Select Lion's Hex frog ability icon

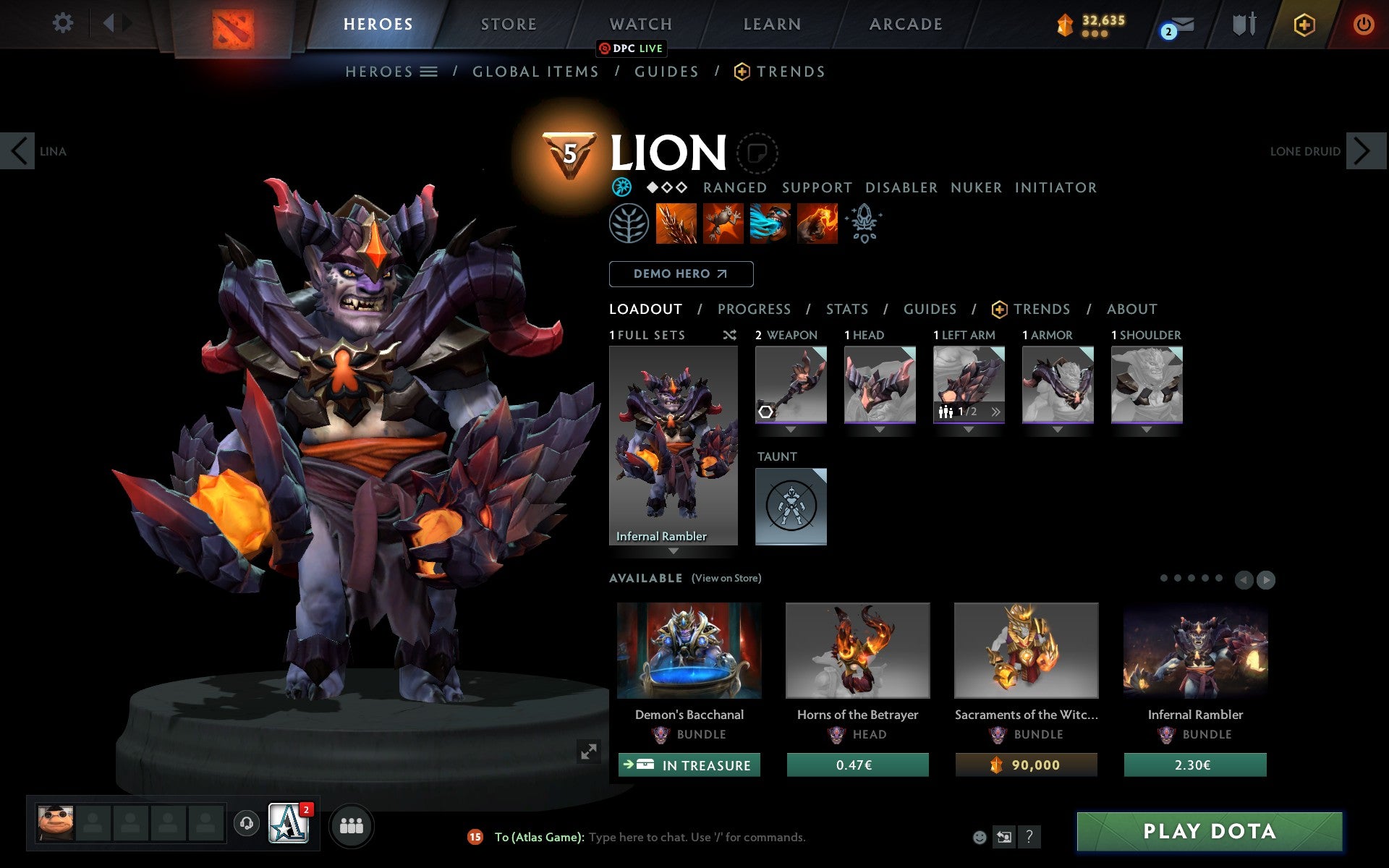click(723, 224)
